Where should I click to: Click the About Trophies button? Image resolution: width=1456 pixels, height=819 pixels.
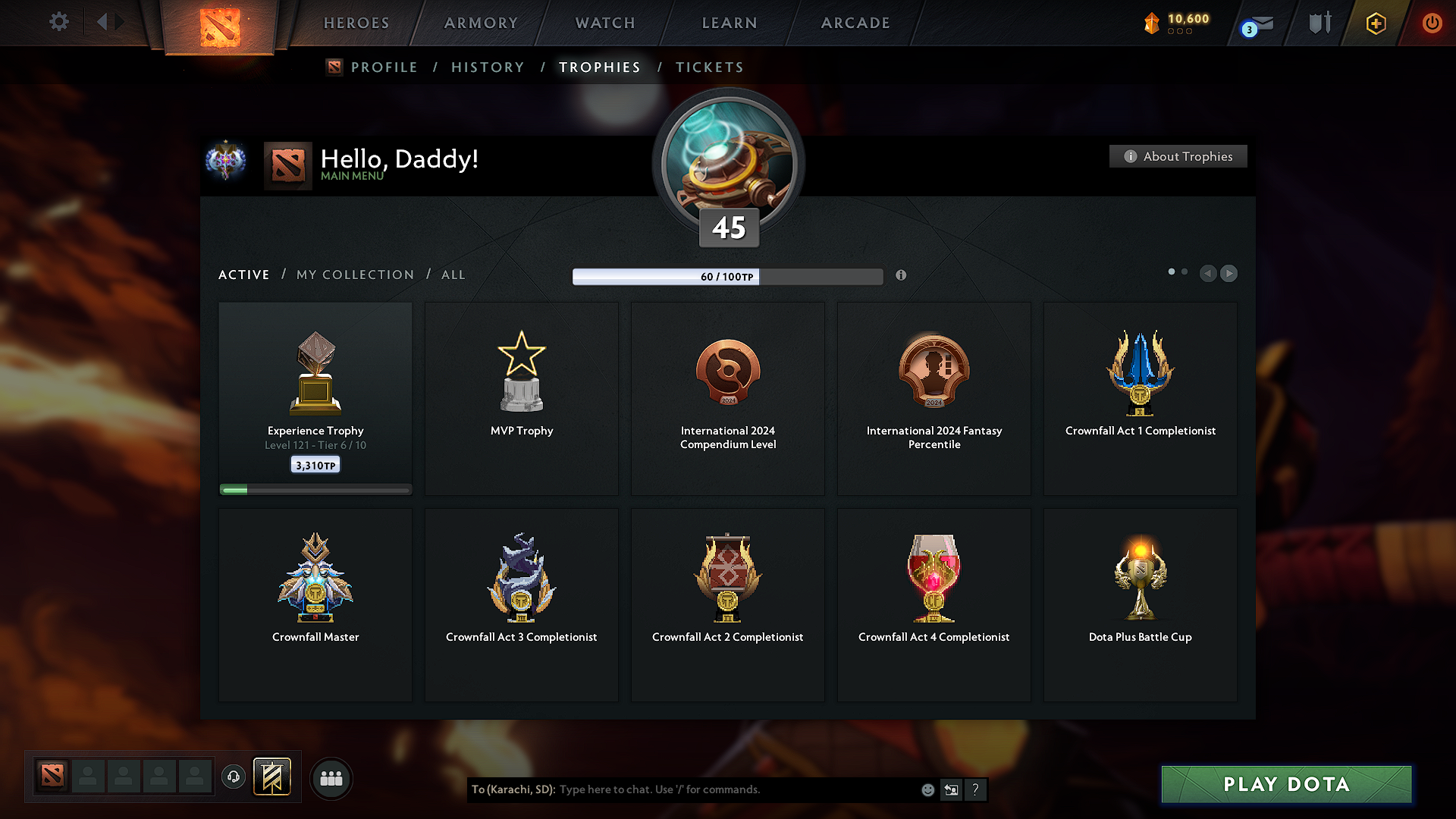pyautogui.click(x=1178, y=156)
